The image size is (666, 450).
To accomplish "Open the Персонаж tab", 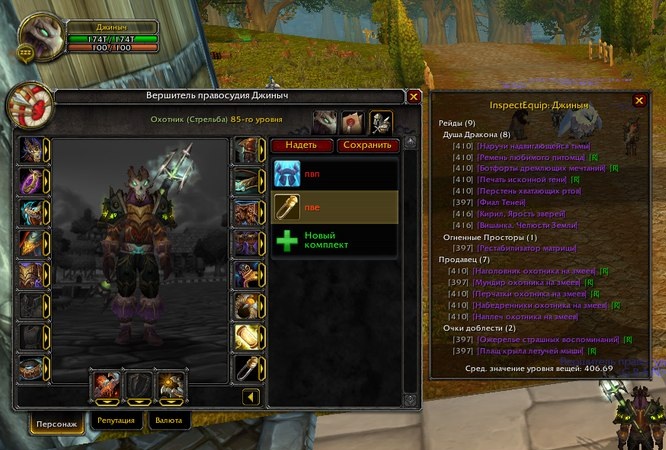I will (57, 424).
